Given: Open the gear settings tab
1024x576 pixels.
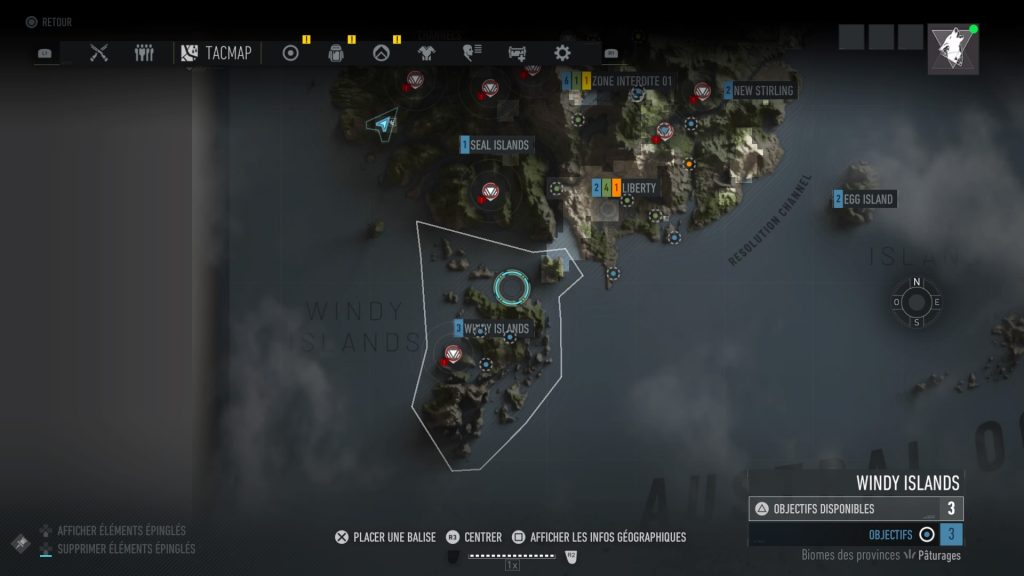Looking at the screenshot, I should pyautogui.click(x=563, y=53).
